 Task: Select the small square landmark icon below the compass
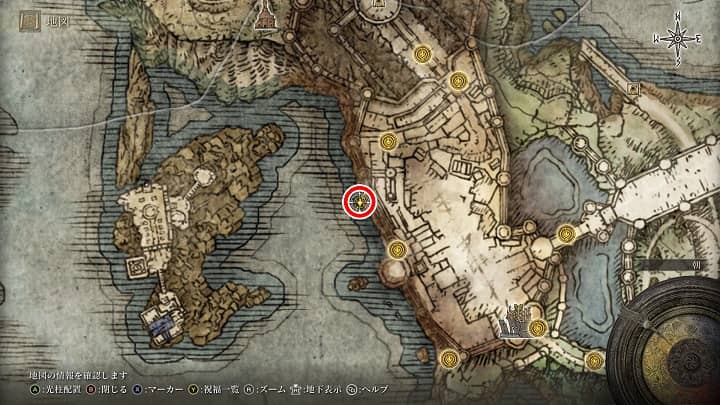[633, 88]
